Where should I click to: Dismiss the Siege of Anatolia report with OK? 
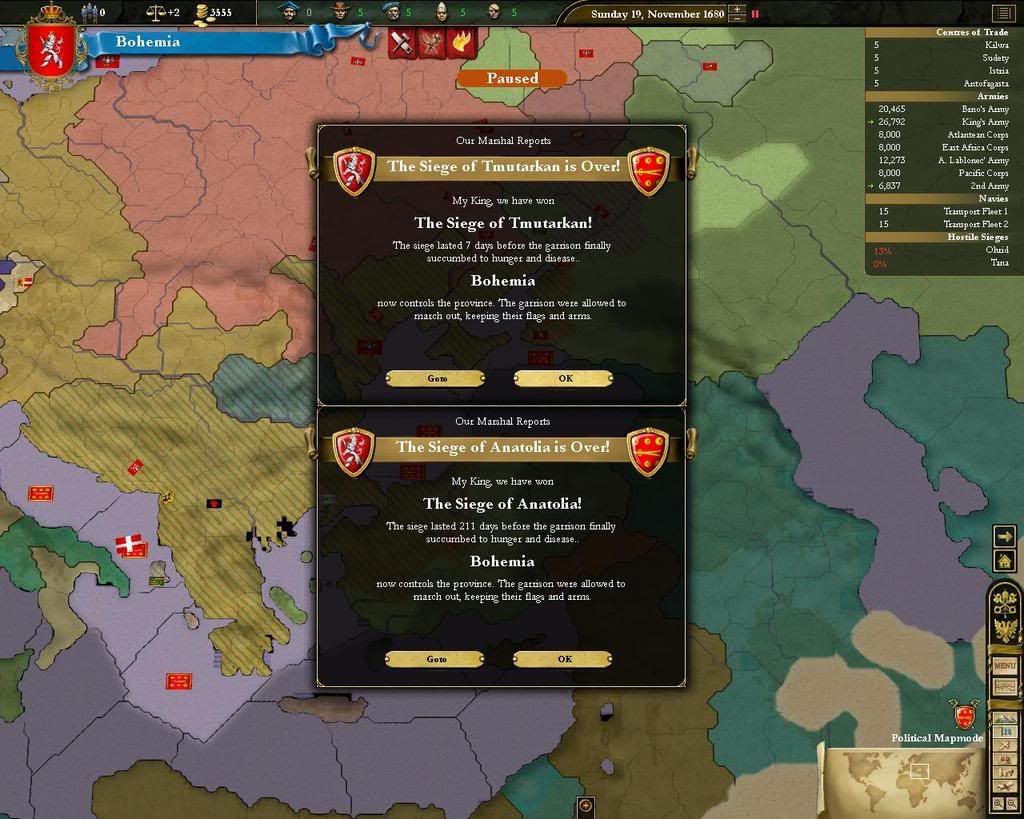click(564, 659)
